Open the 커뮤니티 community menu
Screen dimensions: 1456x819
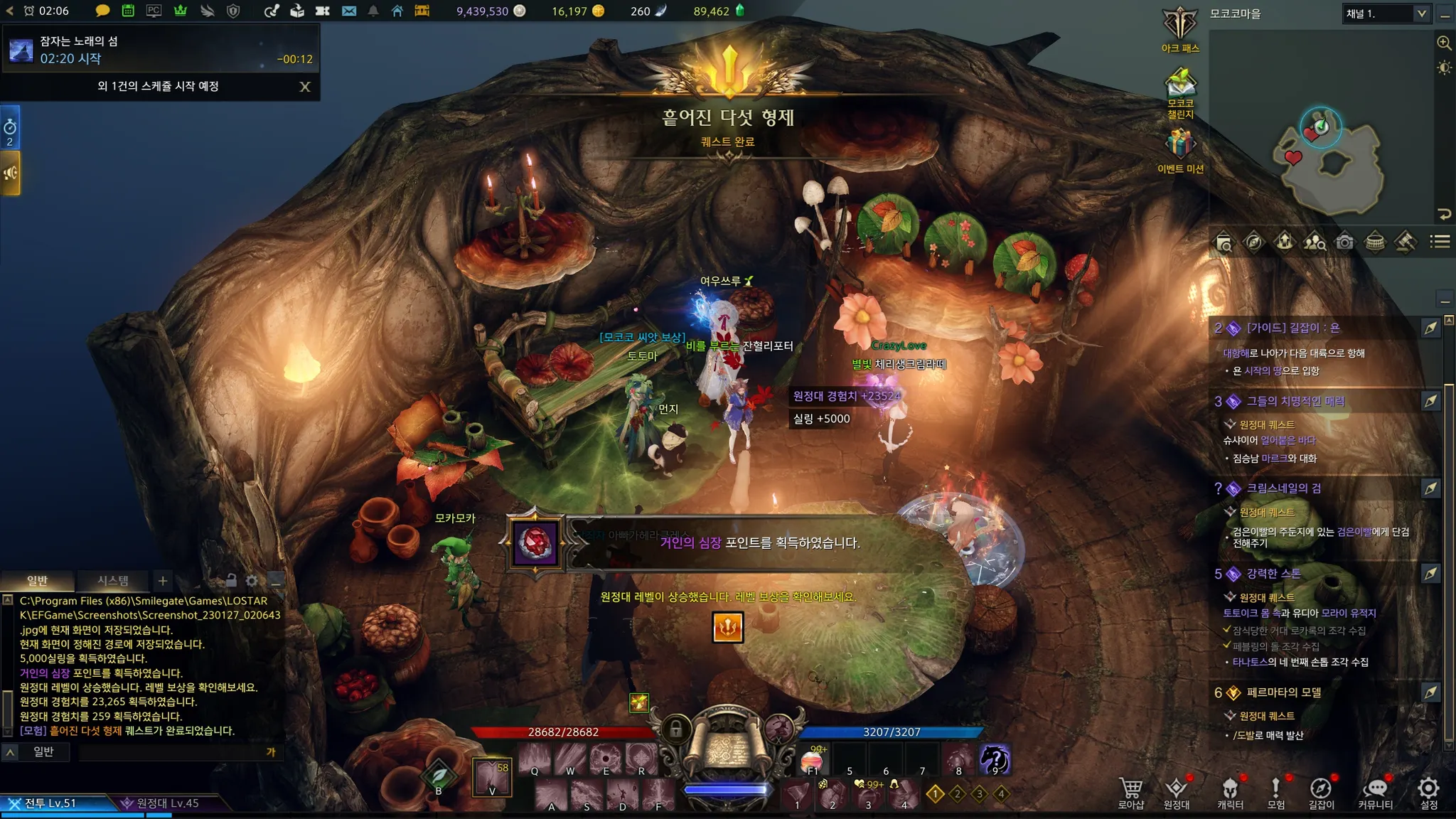coord(1376,792)
